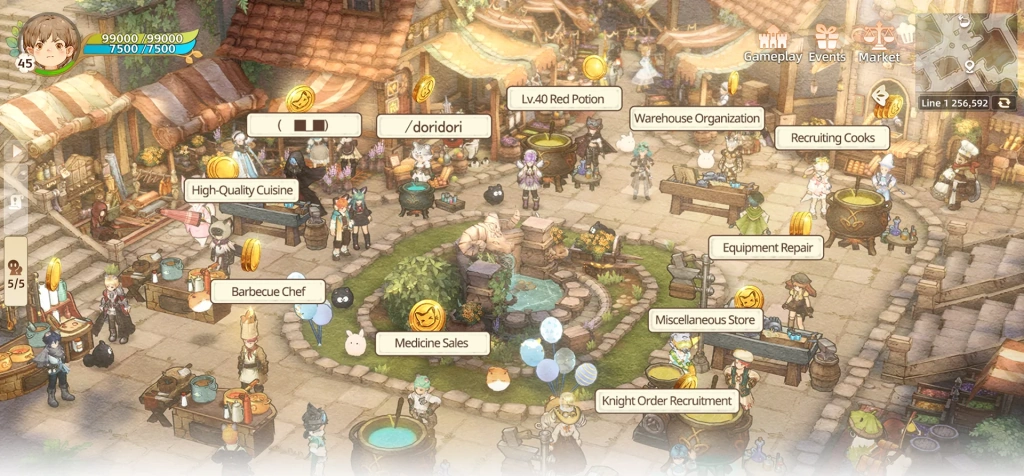
Task: Select the Equipment Repair label
Action: pyautogui.click(x=765, y=247)
